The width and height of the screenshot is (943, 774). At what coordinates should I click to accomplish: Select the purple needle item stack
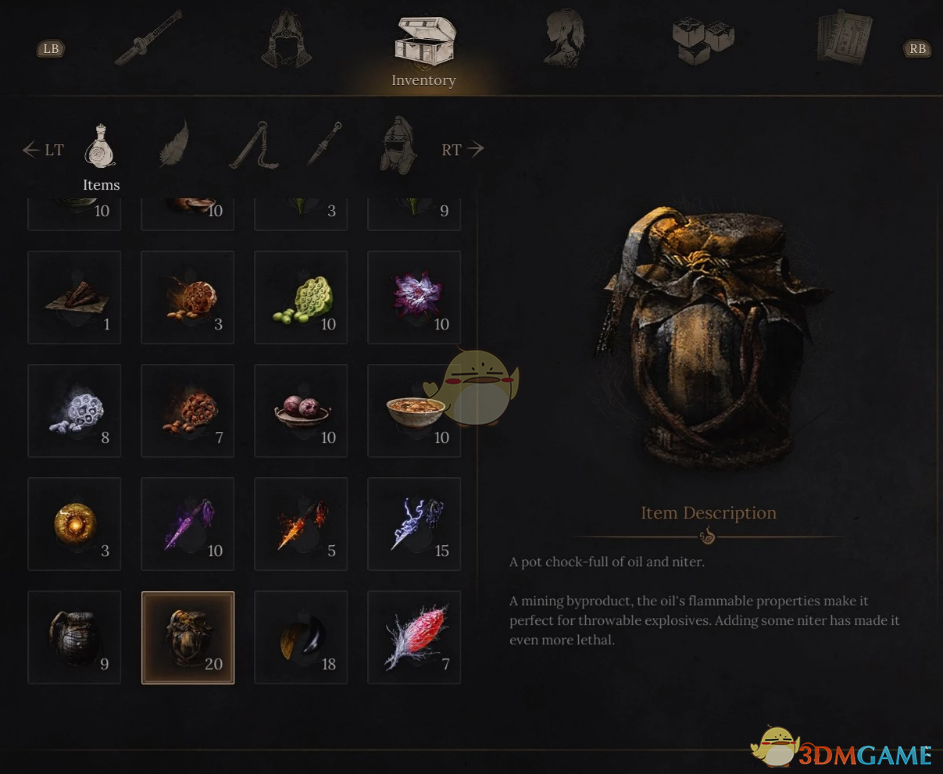click(188, 524)
